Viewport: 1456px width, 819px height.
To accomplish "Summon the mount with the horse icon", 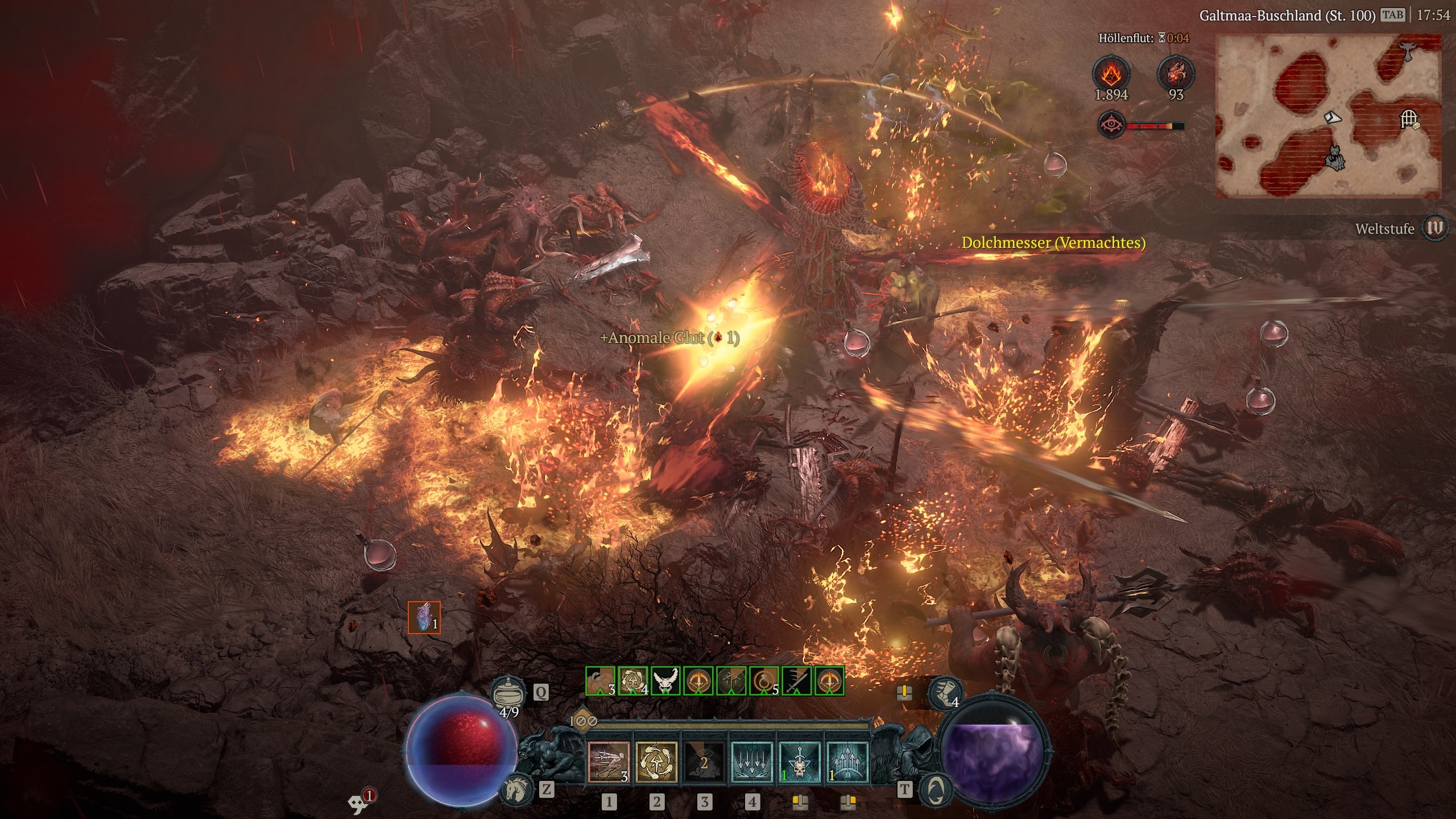I will 516,788.
